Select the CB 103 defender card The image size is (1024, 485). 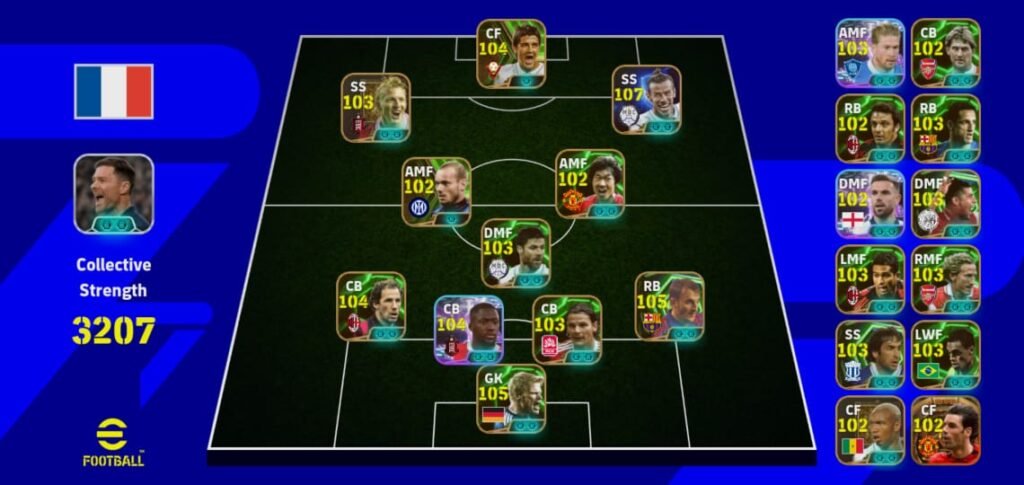click(567, 329)
